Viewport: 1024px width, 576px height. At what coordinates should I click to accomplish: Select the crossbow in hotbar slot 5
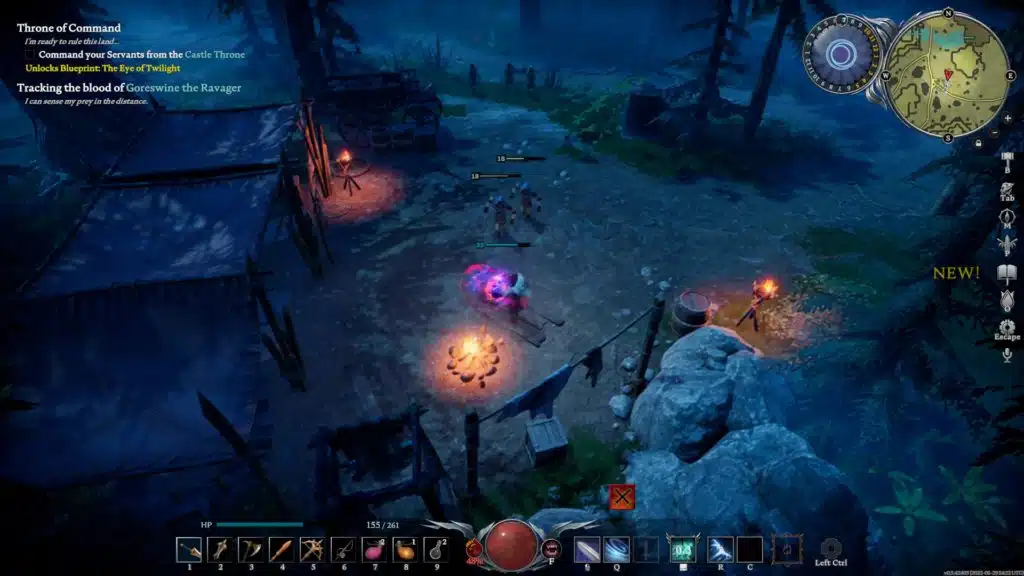(313, 549)
